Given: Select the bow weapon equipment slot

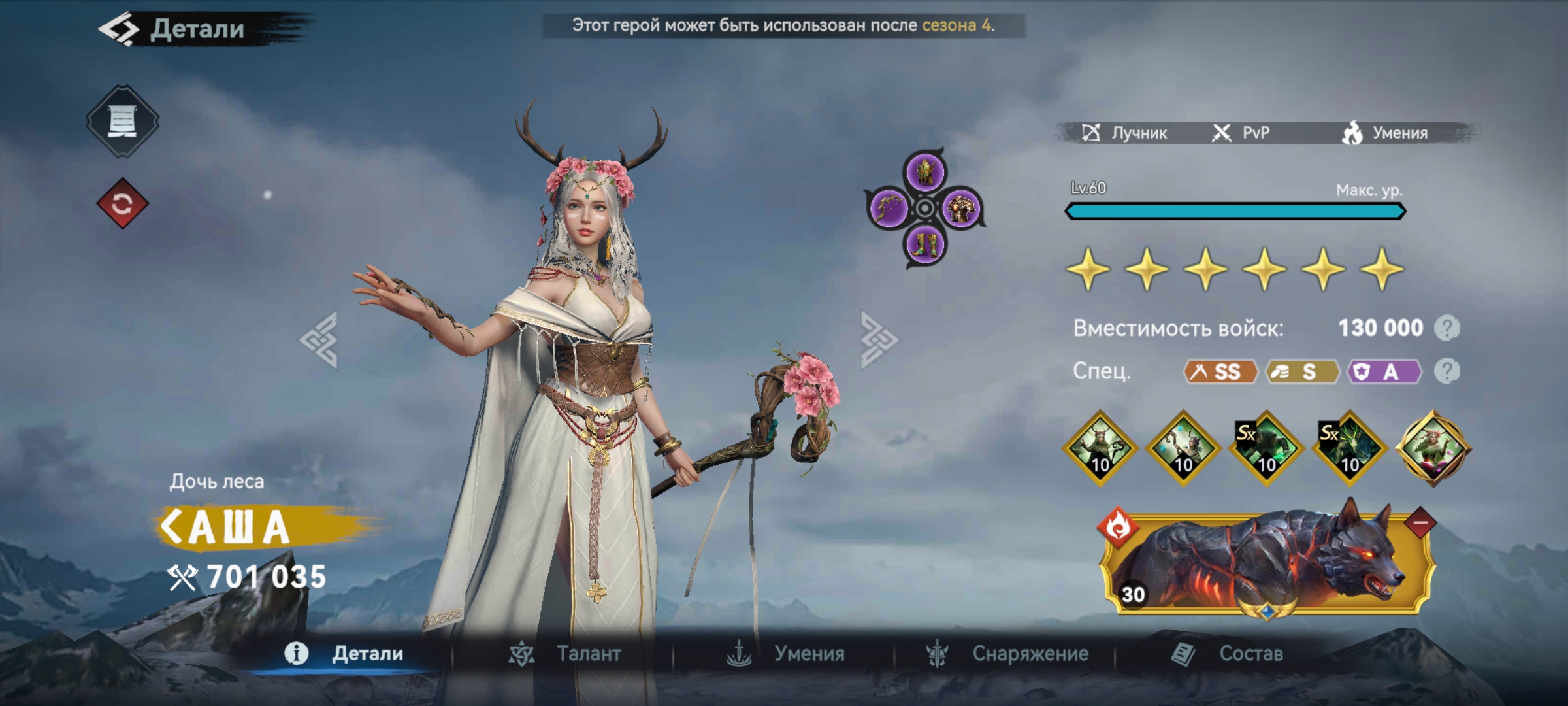Looking at the screenshot, I should [x=888, y=209].
